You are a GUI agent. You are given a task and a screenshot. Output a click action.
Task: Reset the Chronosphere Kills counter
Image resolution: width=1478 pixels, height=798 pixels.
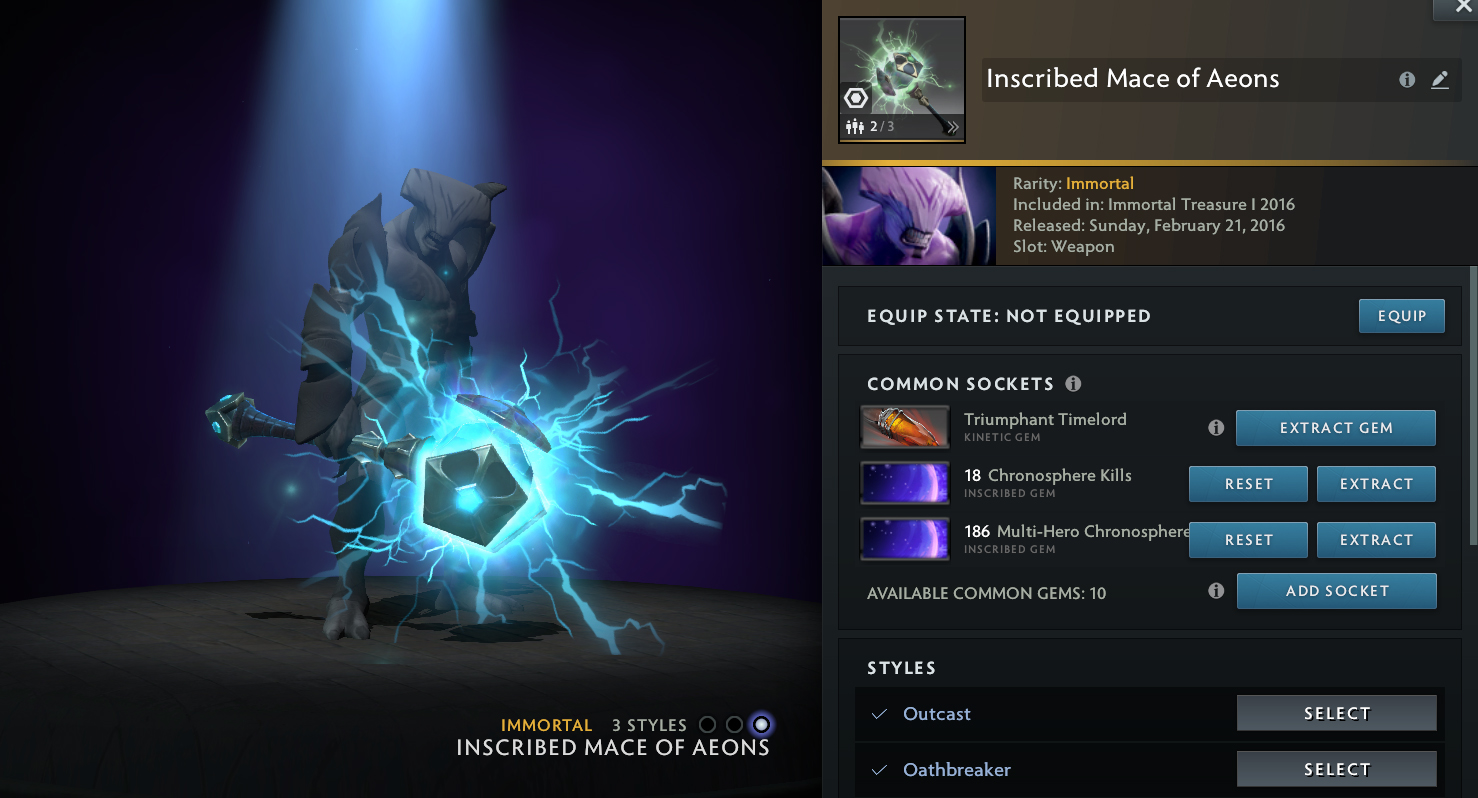click(1248, 484)
